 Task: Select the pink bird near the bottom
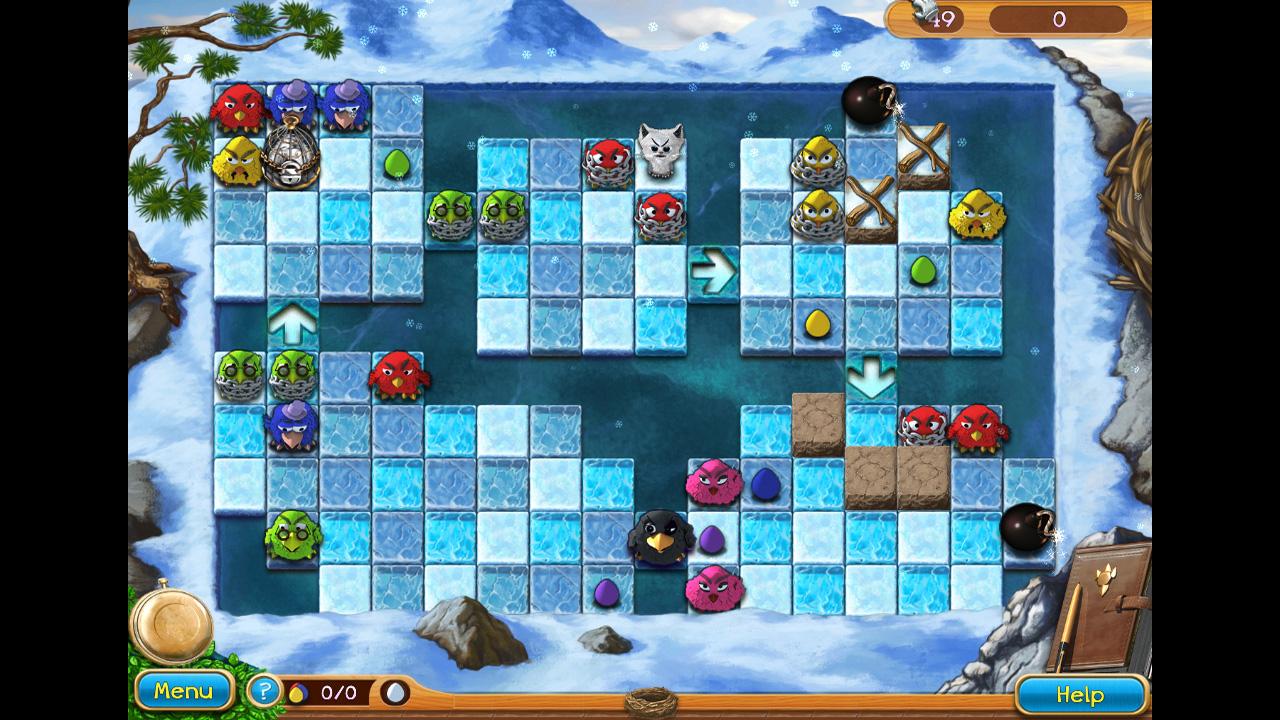(x=714, y=590)
